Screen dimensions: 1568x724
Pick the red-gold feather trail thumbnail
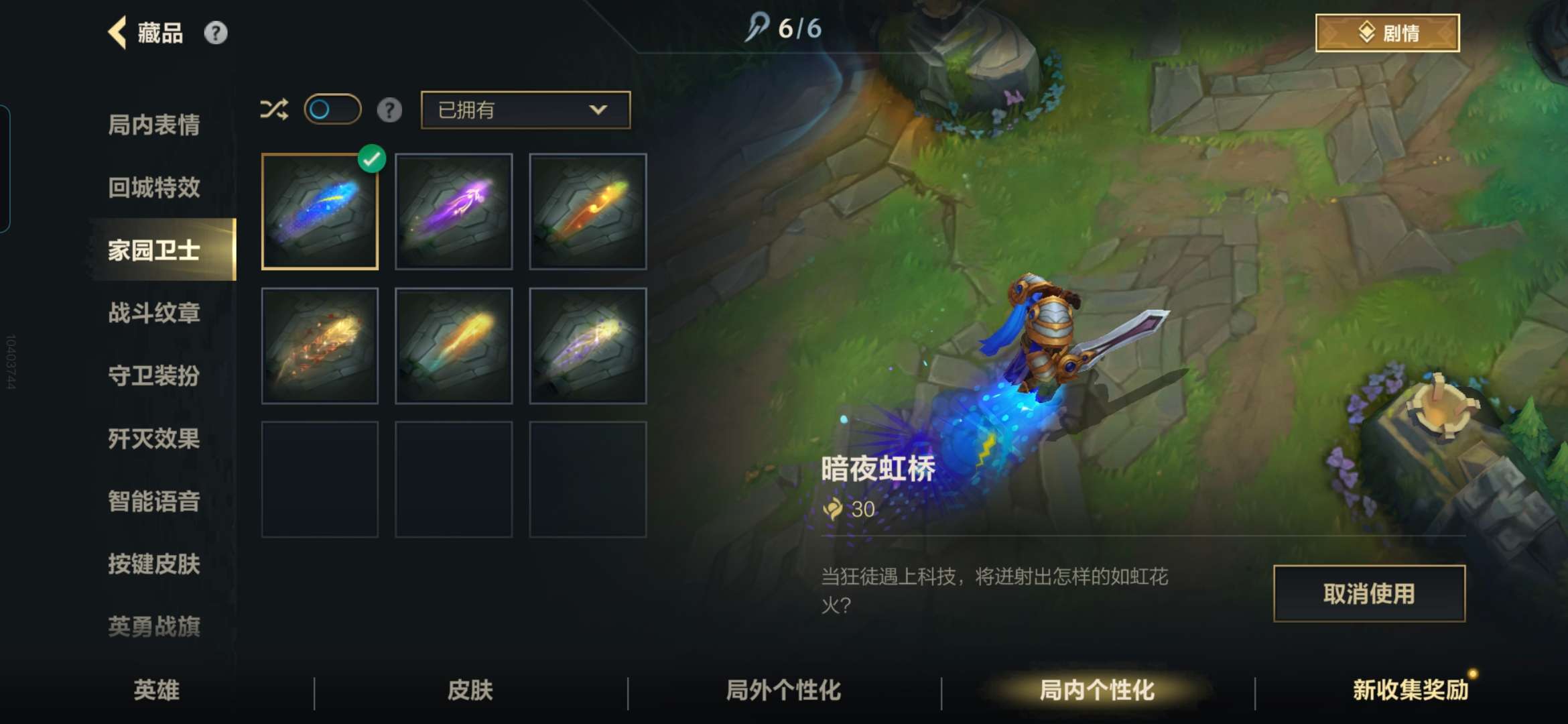[320, 346]
